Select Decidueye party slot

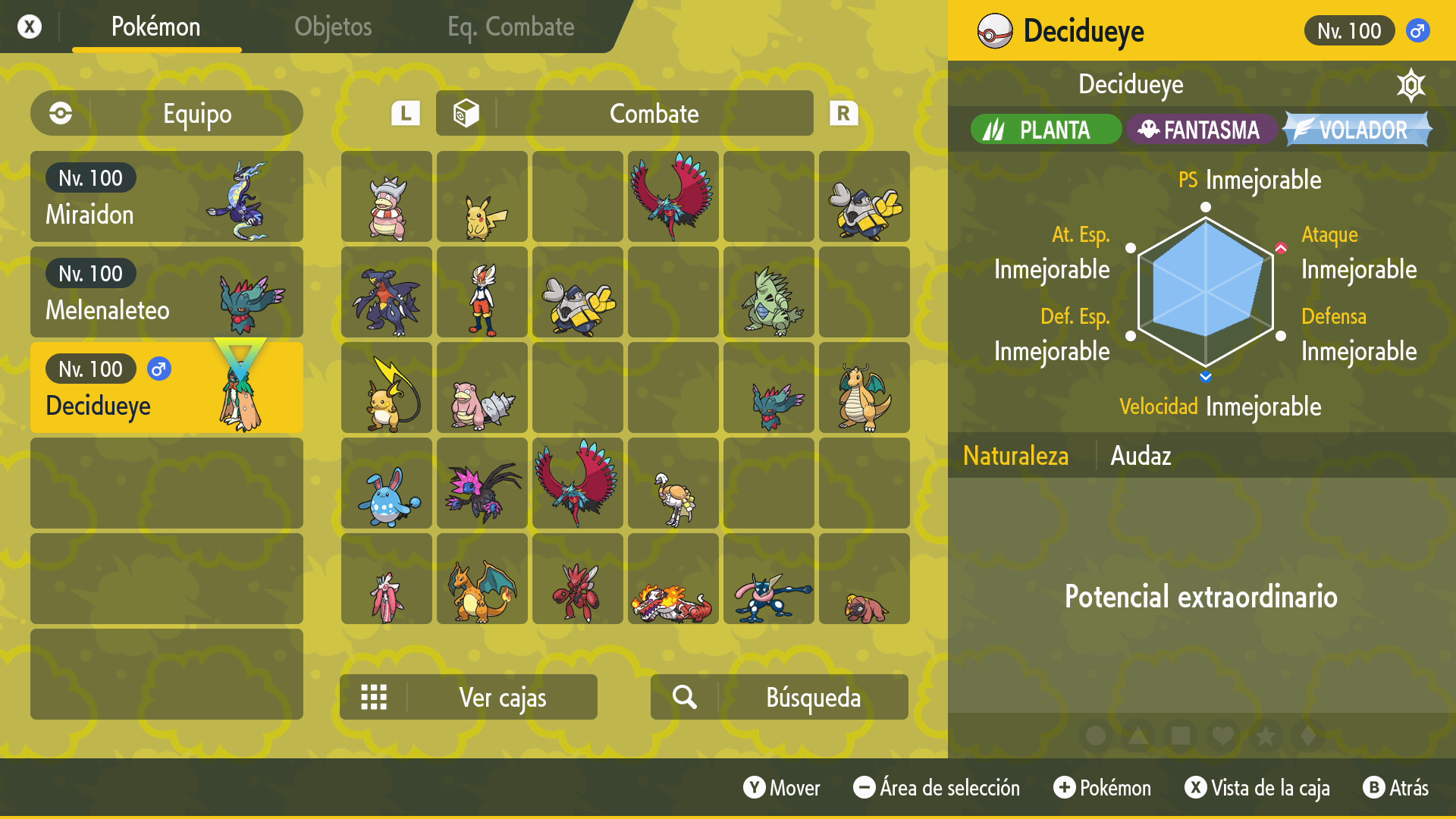[x=167, y=388]
